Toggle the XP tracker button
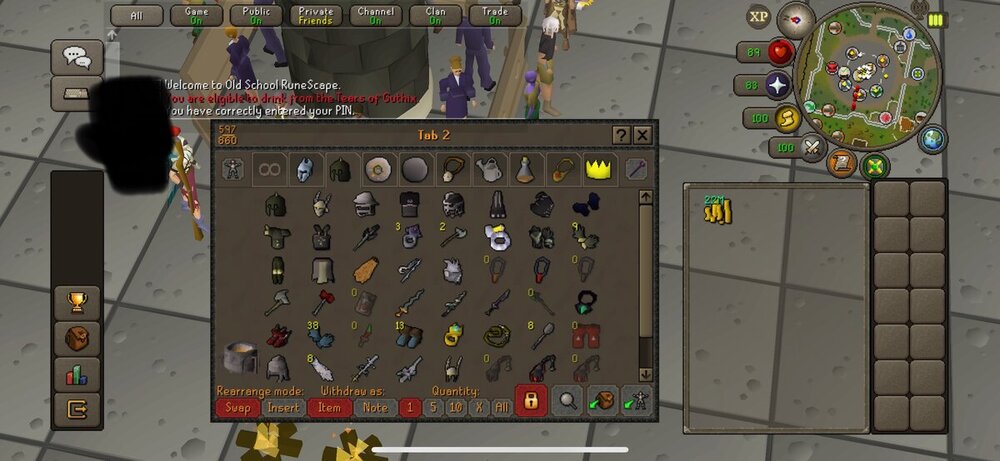 760,17
